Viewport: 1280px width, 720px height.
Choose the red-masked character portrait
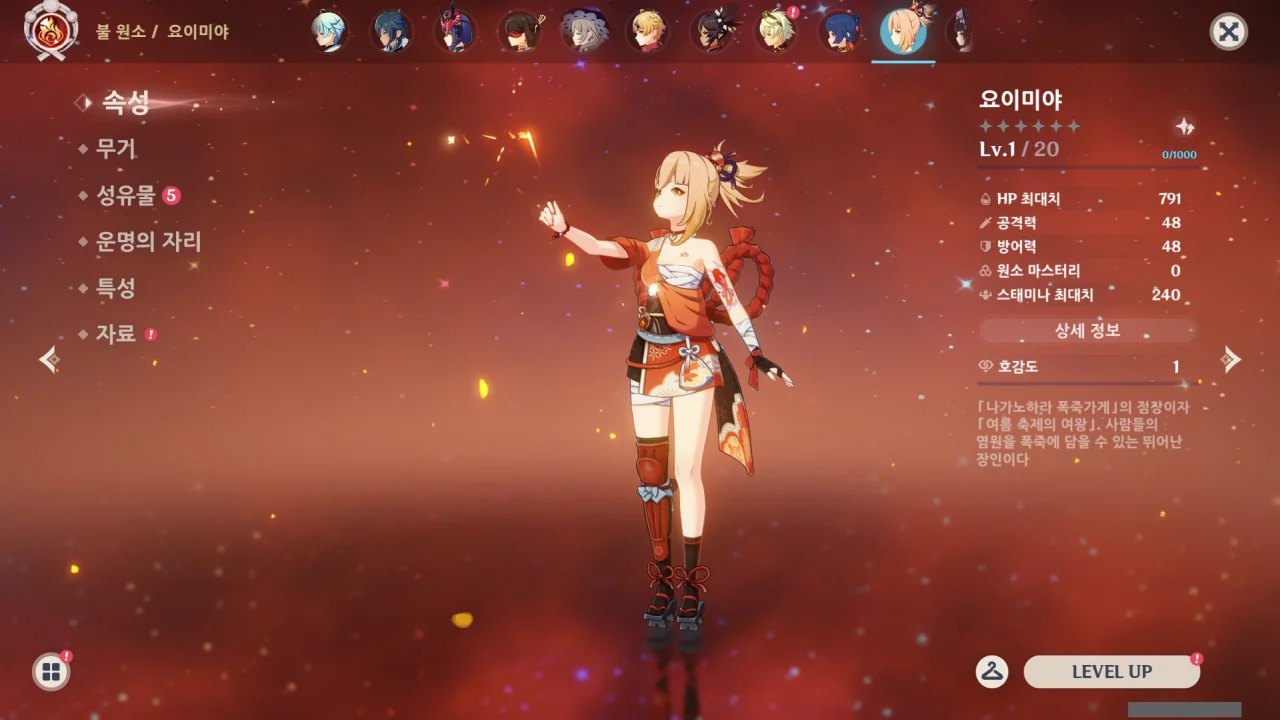(x=455, y=32)
